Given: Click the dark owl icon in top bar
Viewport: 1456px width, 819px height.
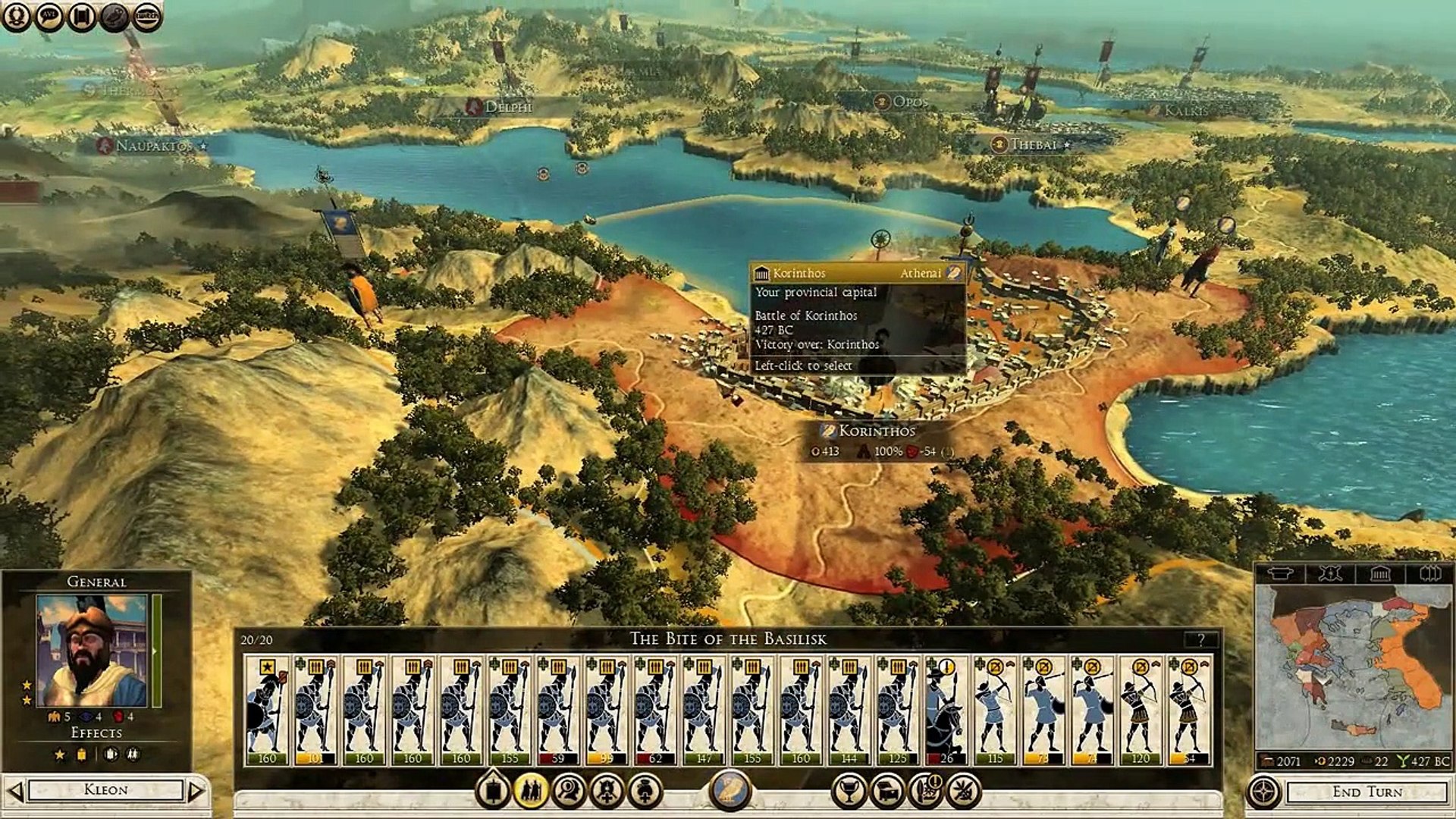Looking at the screenshot, I should coord(115,16).
